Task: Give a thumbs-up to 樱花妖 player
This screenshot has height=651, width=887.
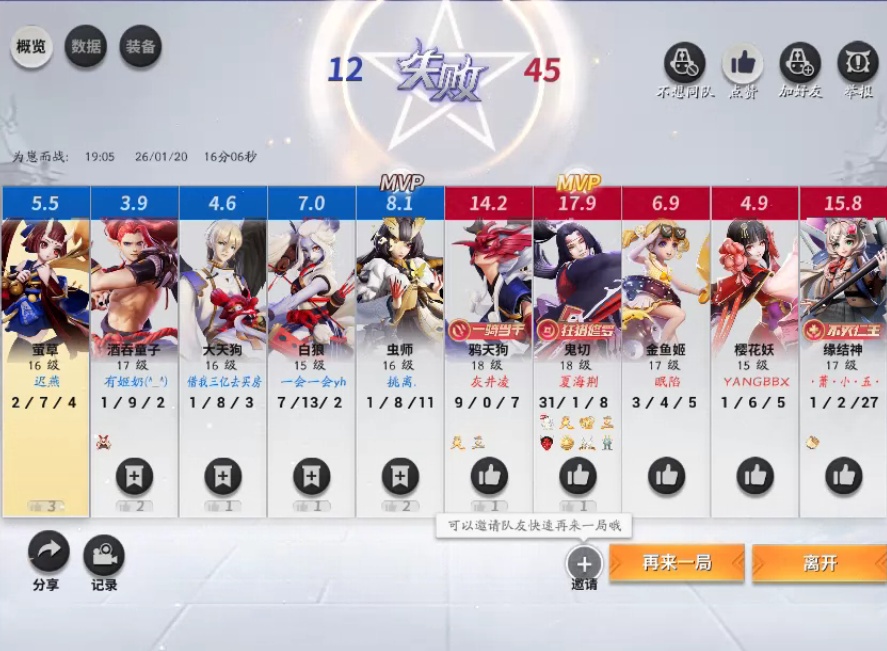Action: pos(755,476)
